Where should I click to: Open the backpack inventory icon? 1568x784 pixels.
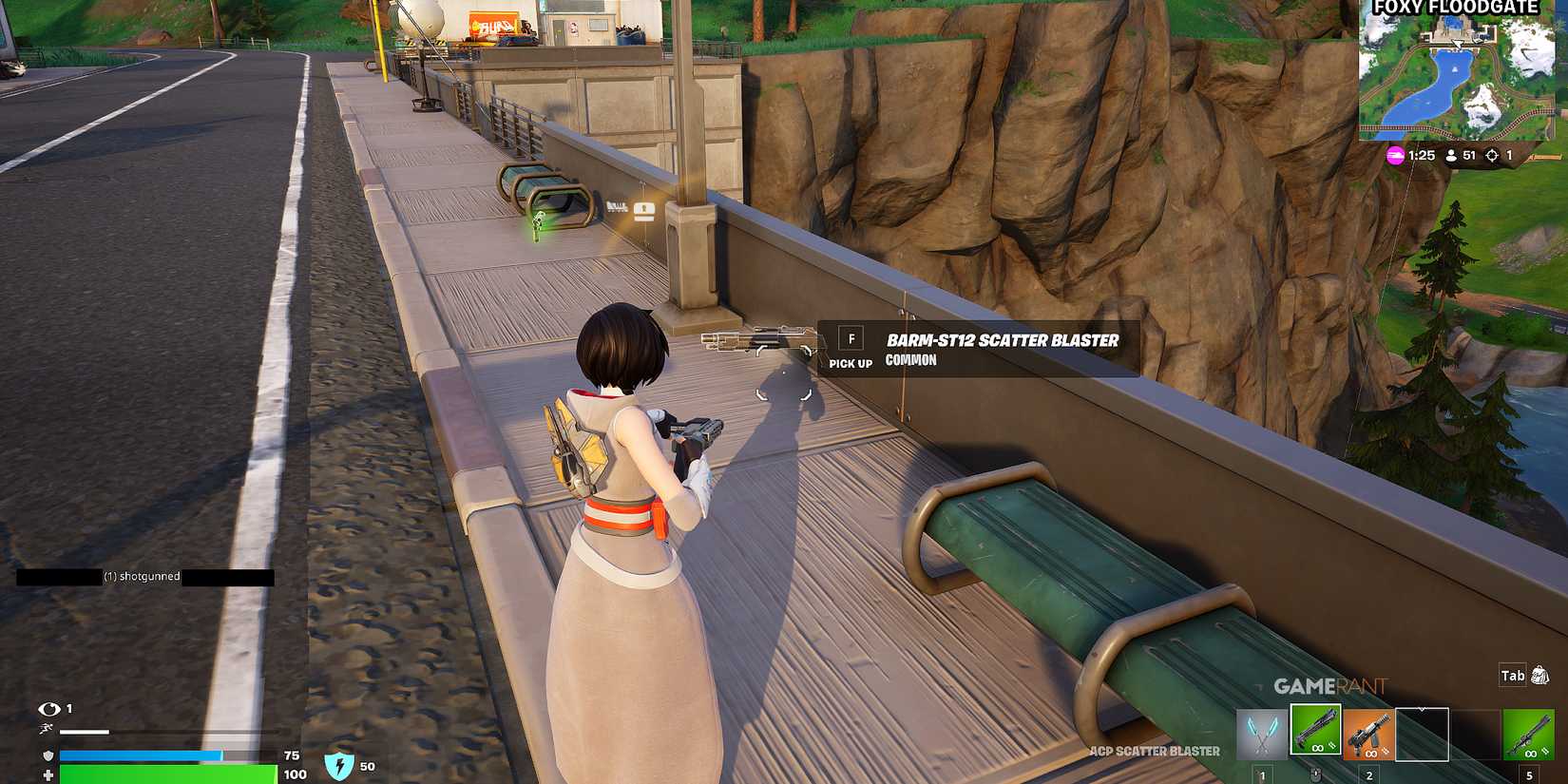pos(1539,676)
